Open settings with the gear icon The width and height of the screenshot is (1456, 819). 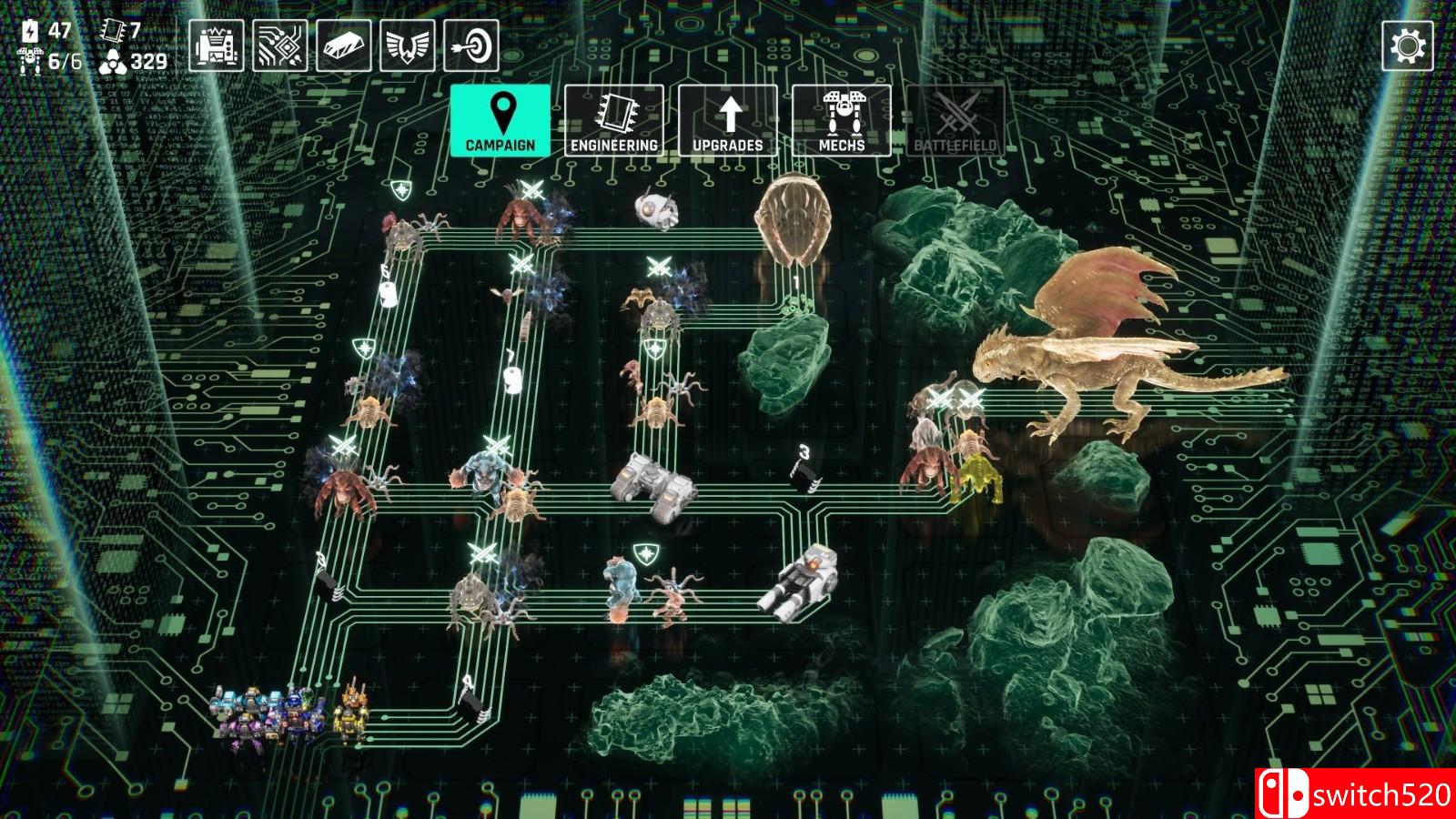[1408, 45]
